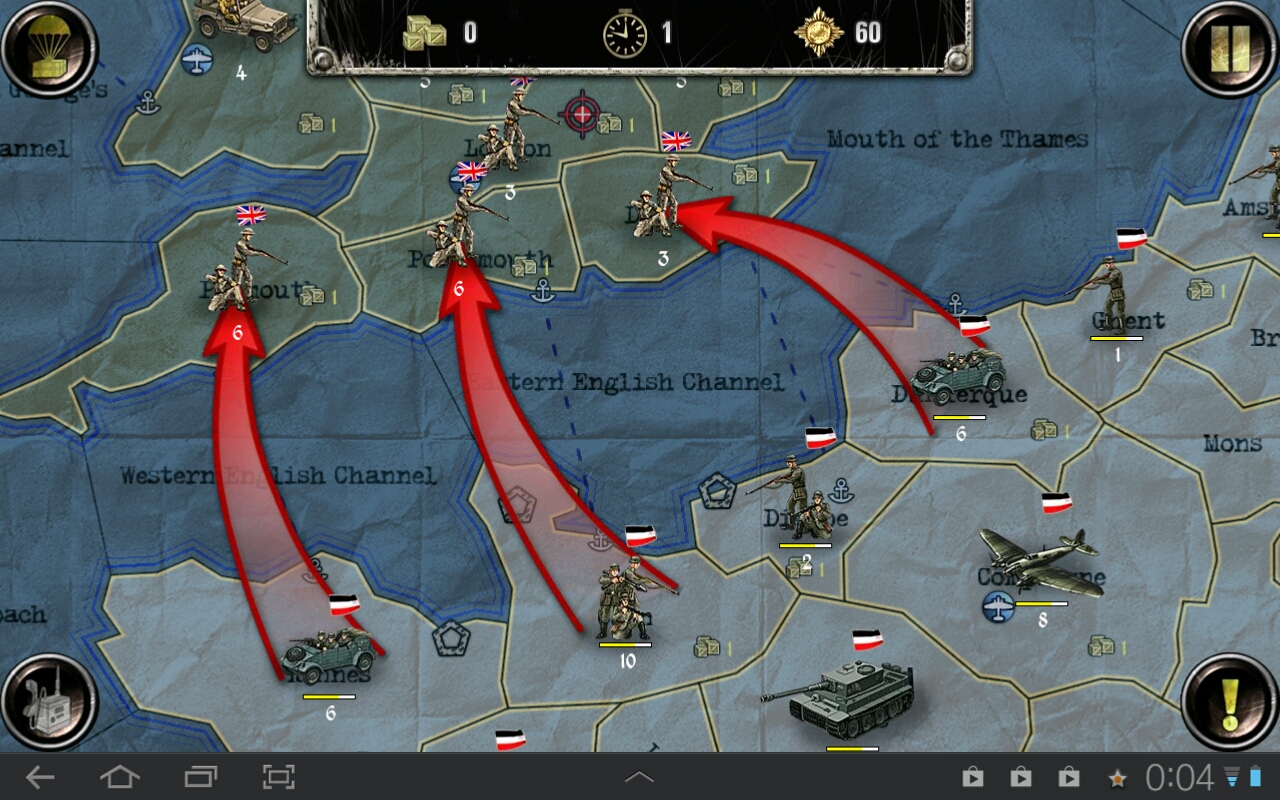Select the German soldier at Ghent
Viewport: 1280px width, 800px height.
pos(1110,293)
